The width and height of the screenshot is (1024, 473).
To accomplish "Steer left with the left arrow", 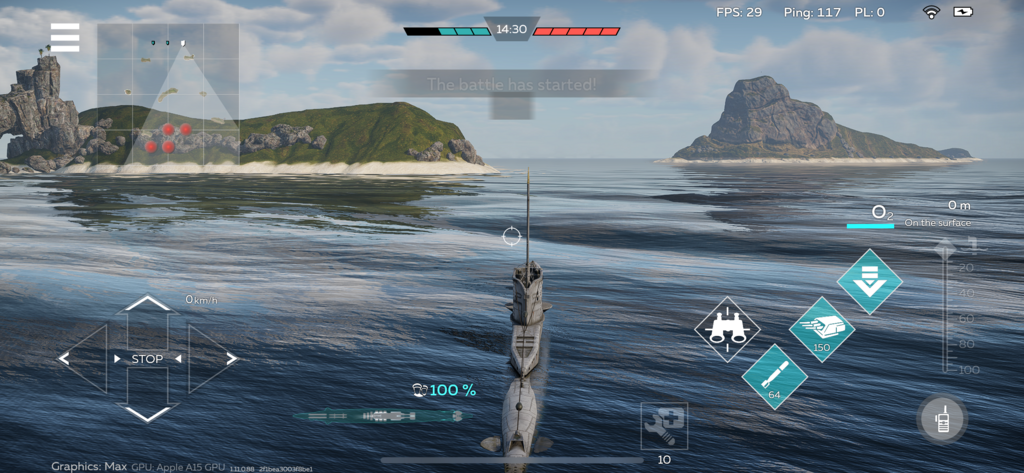I will 82,358.
